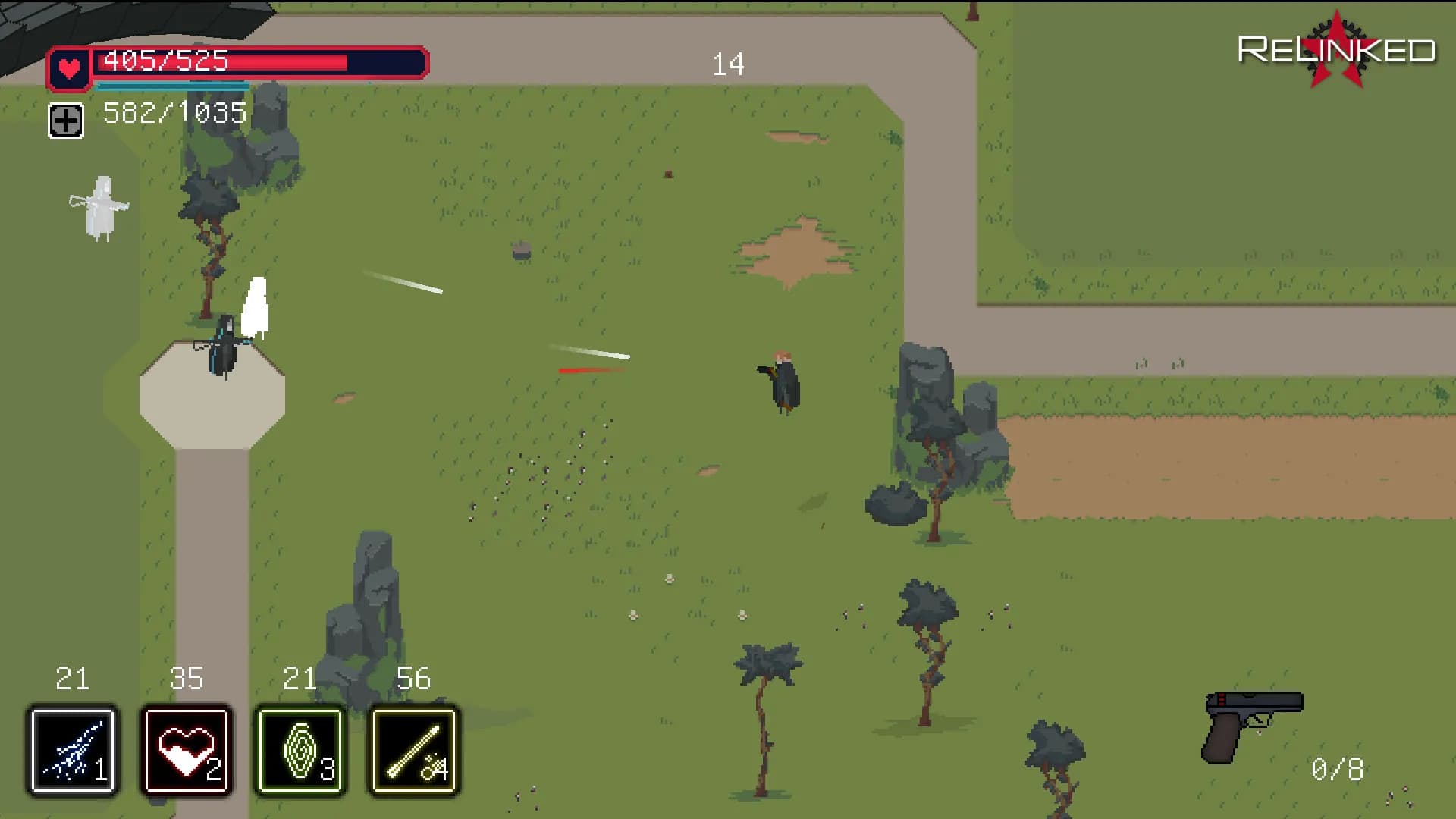Activate the lightning strike ability in slot 1
The width and height of the screenshot is (1456, 819).
click(x=73, y=751)
